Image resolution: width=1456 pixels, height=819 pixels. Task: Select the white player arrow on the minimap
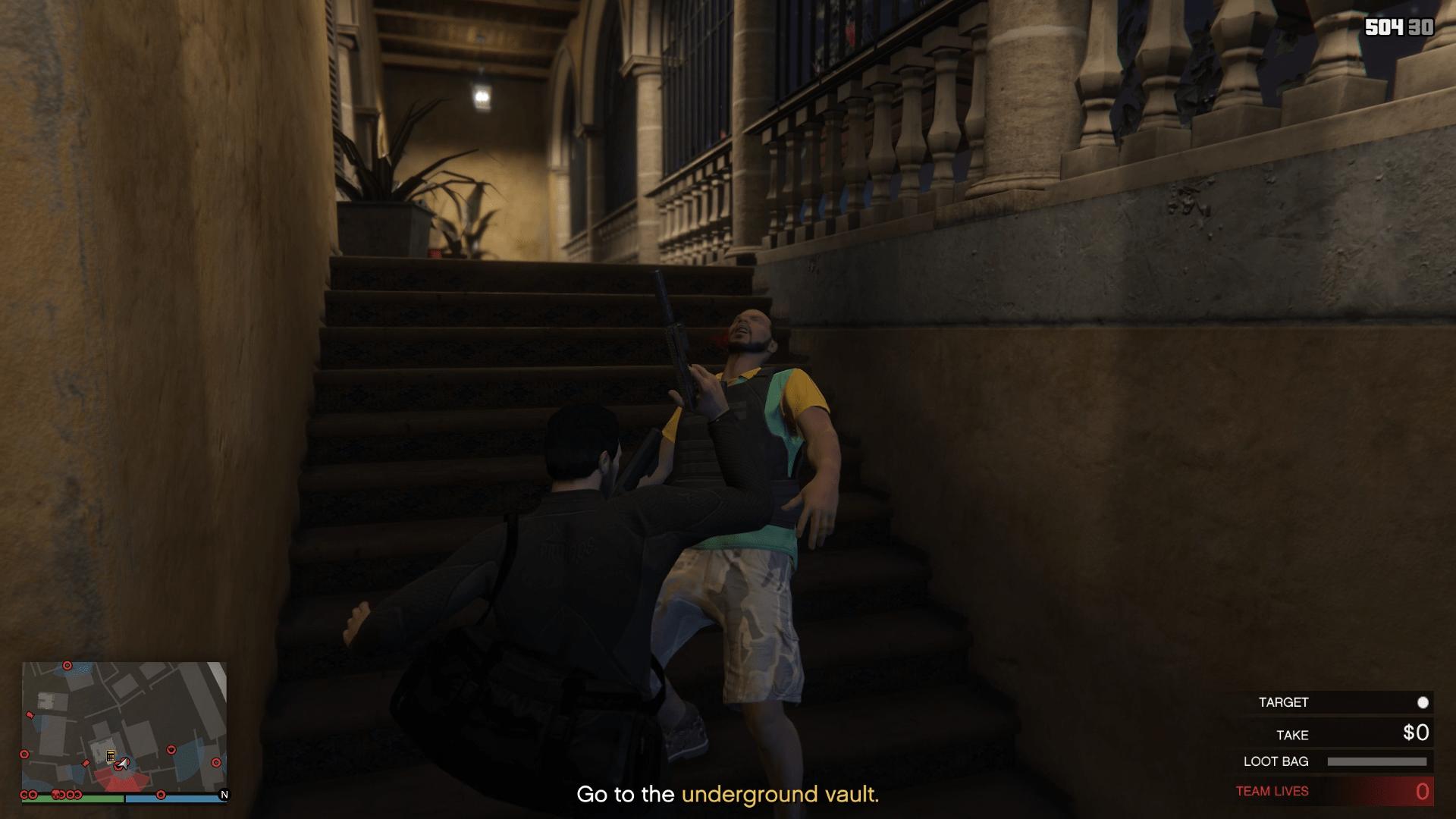click(x=124, y=763)
